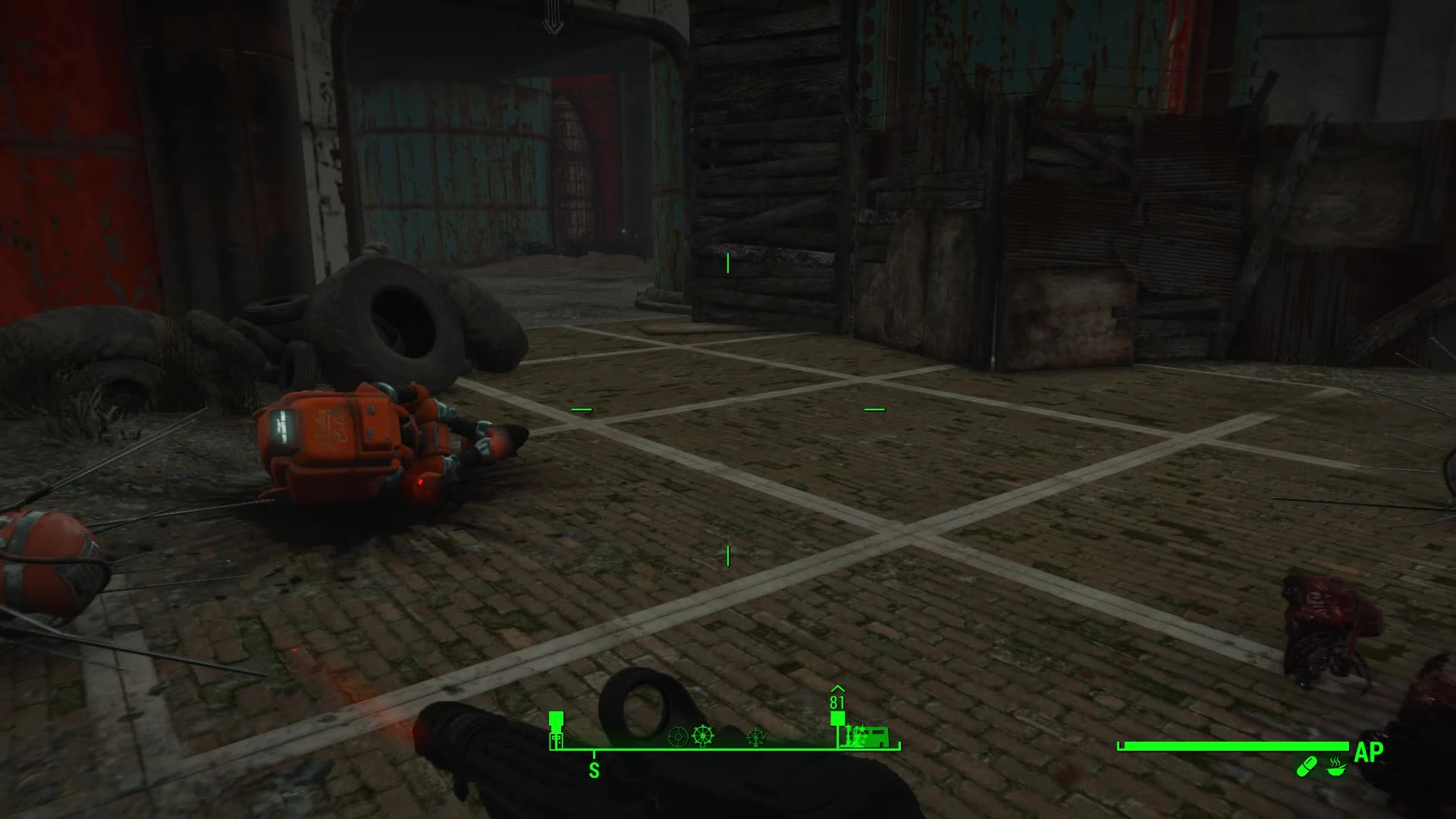The image size is (1456, 819).
Task: Select the target reticle marker on the compass
Action: coord(679,737)
